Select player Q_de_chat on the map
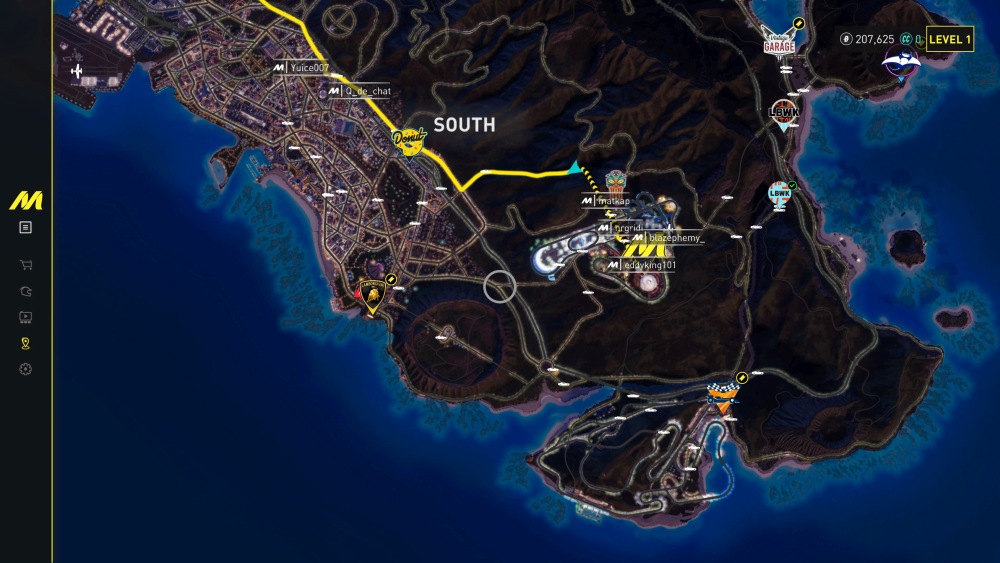 point(364,91)
